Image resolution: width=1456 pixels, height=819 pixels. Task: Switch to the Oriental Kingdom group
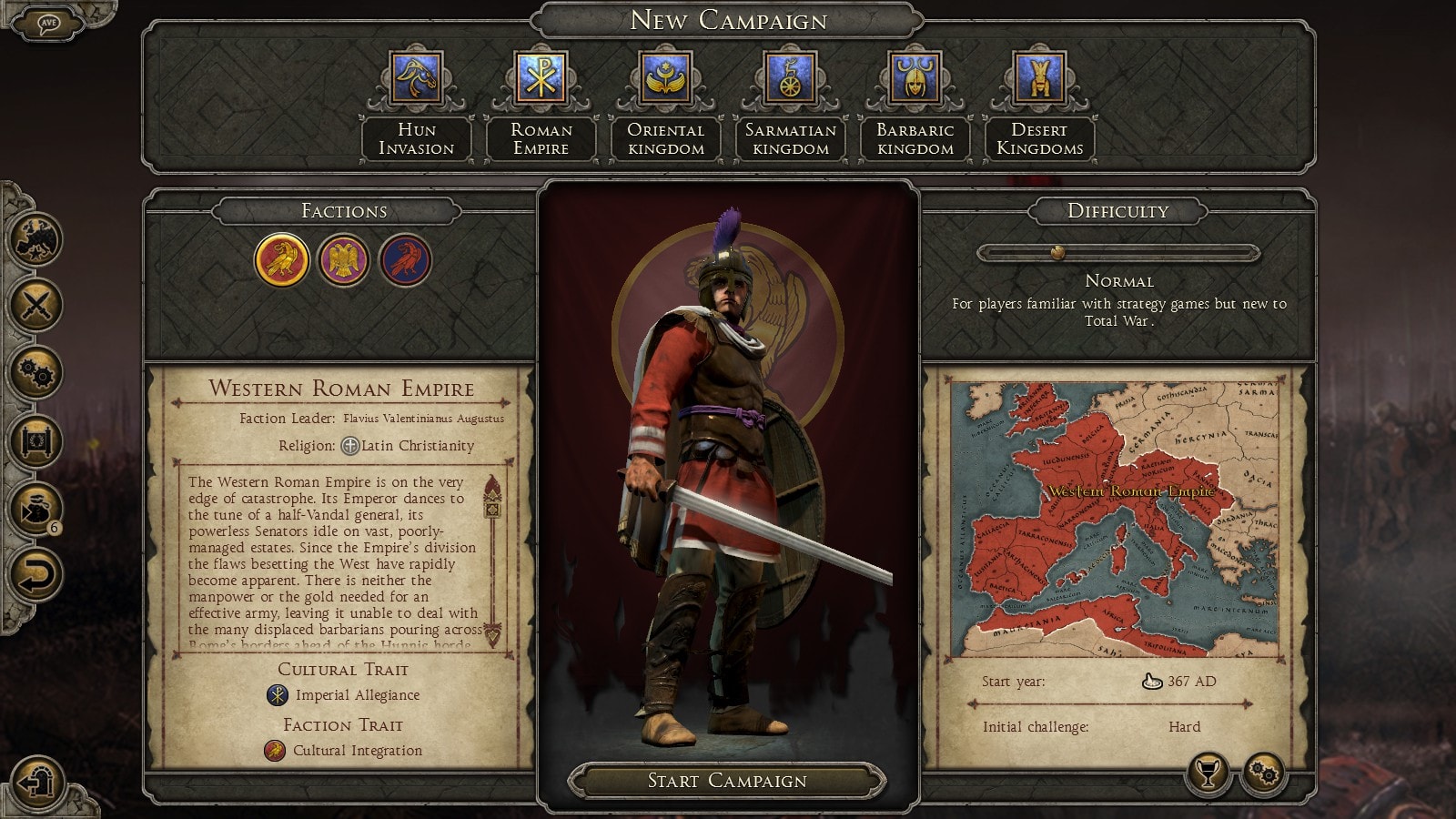665,78
